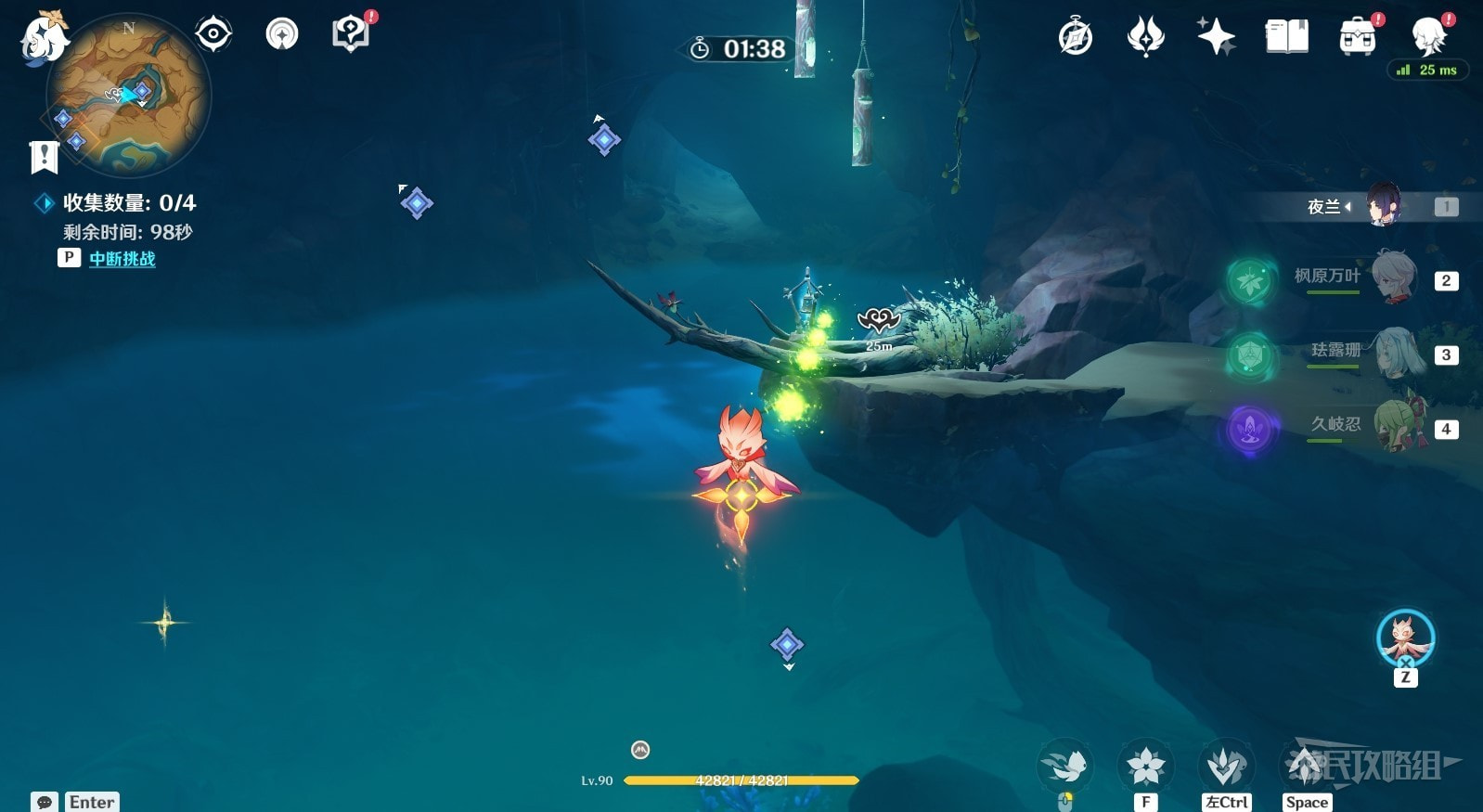Open the wish star icon
The width and height of the screenshot is (1483, 812).
[1216, 37]
